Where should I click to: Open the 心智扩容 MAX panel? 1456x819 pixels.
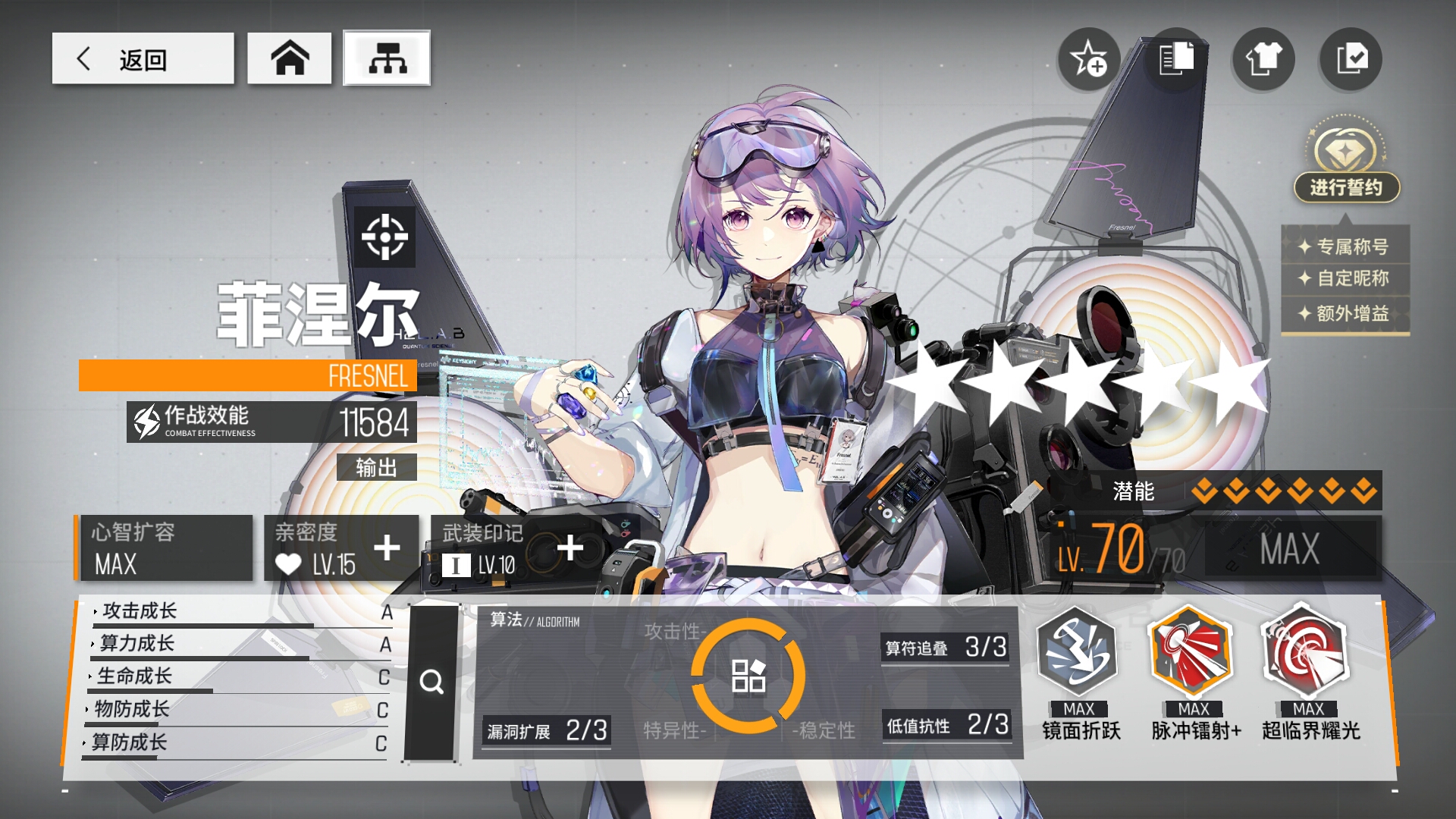click(x=165, y=548)
